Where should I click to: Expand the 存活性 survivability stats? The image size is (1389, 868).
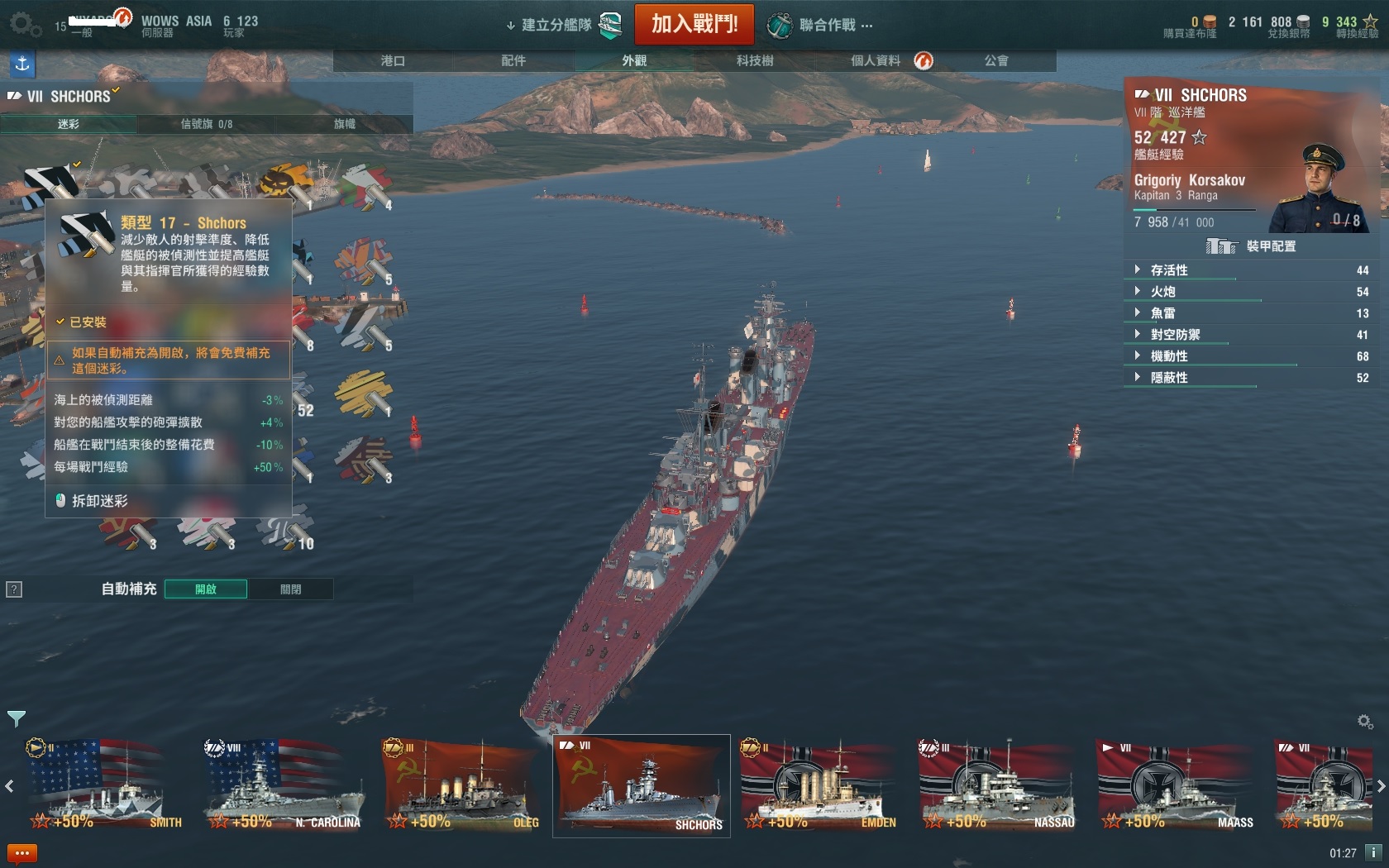pyautogui.click(x=1169, y=270)
